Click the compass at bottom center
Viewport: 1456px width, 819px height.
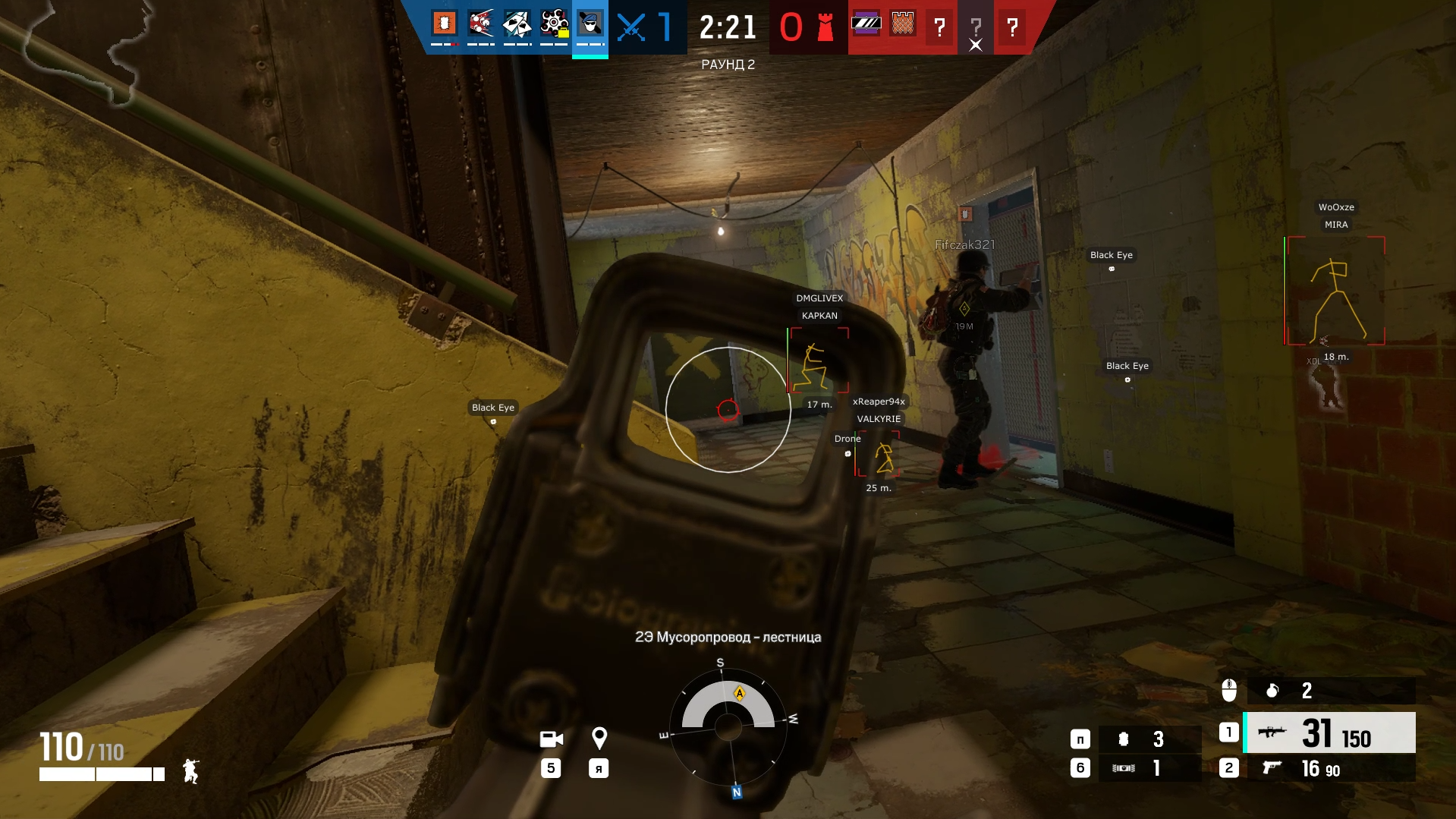728,726
